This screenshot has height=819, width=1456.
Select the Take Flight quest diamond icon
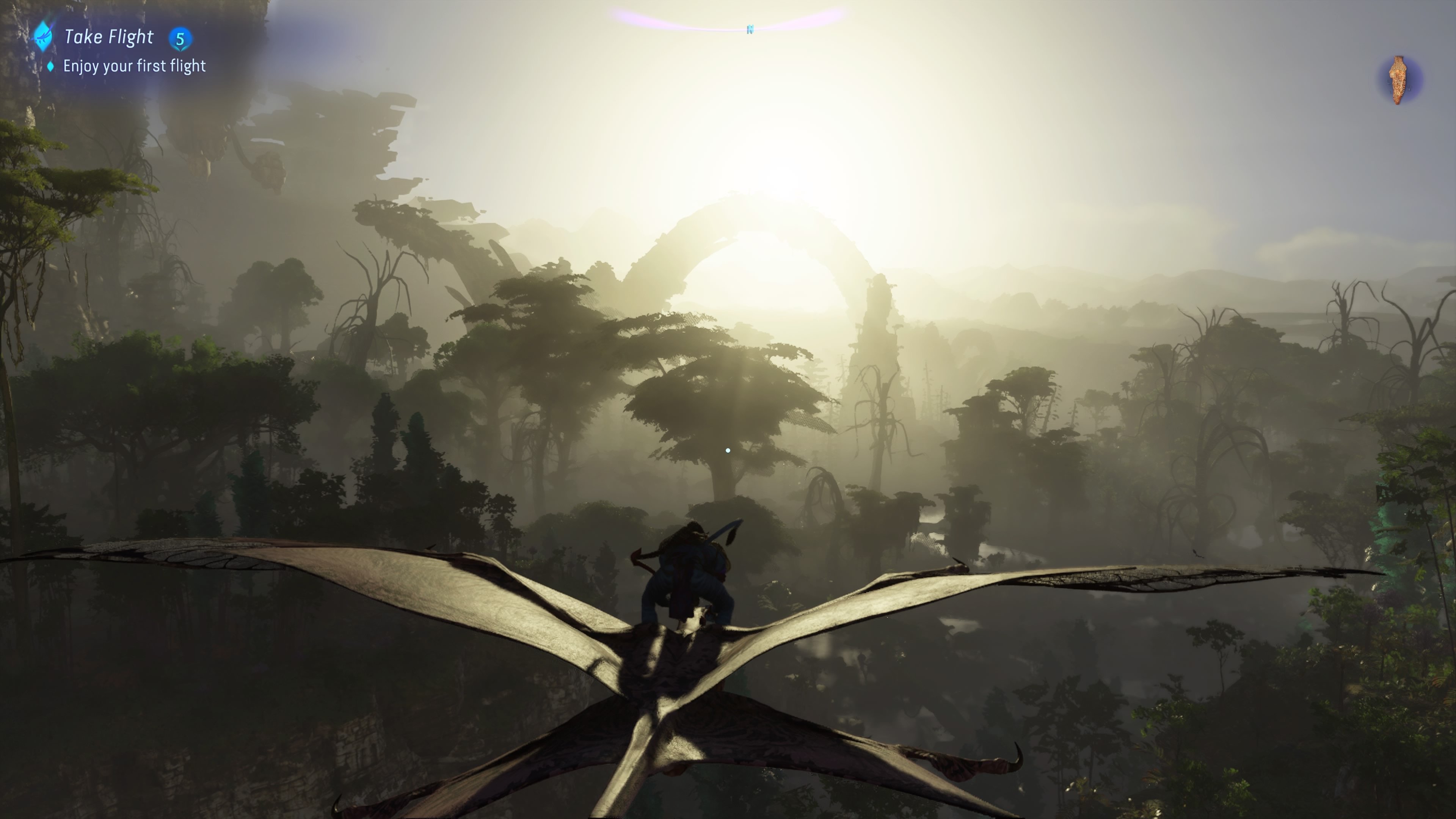(43, 37)
